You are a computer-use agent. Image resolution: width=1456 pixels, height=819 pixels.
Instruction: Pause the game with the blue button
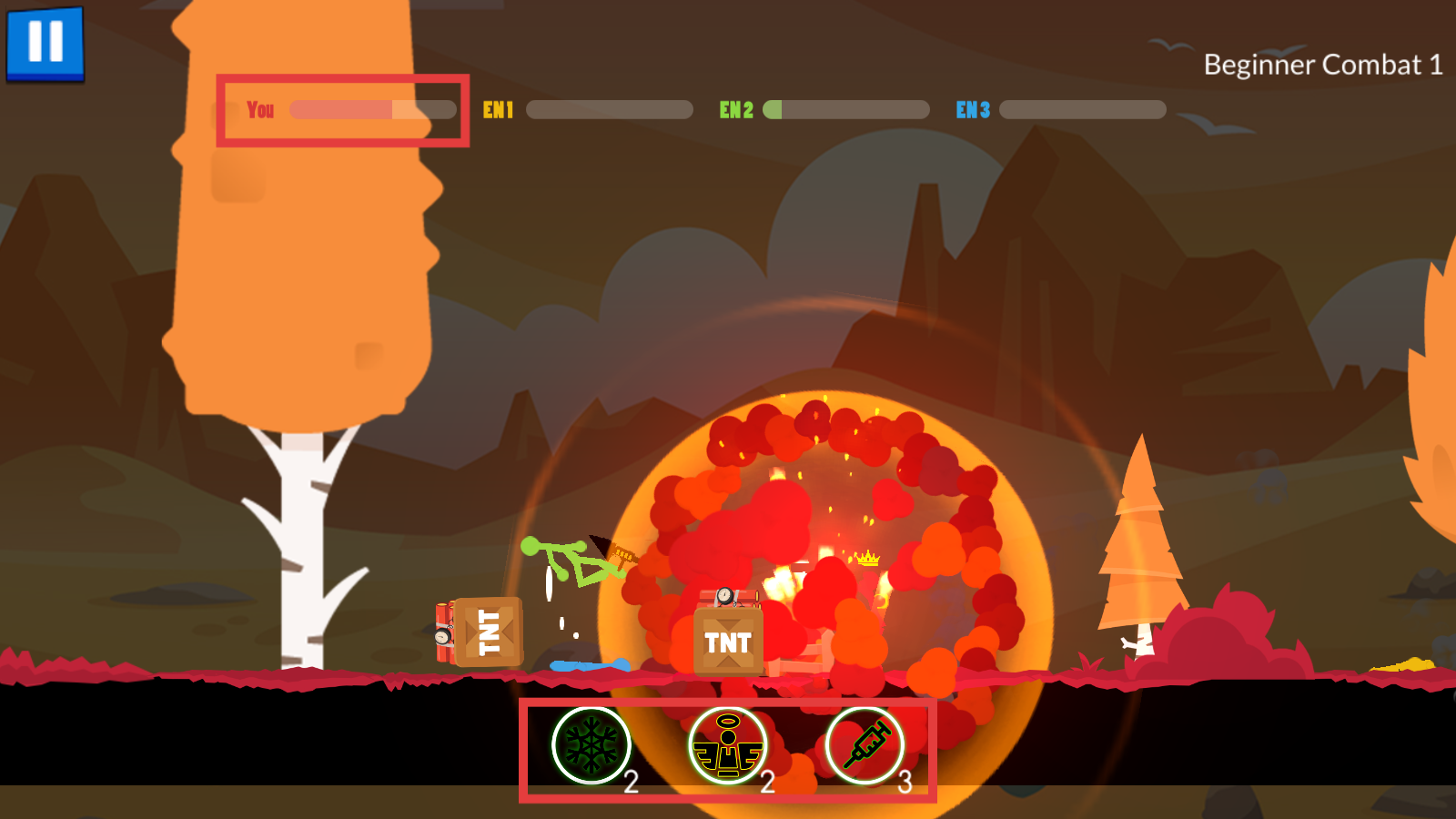click(x=45, y=43)
